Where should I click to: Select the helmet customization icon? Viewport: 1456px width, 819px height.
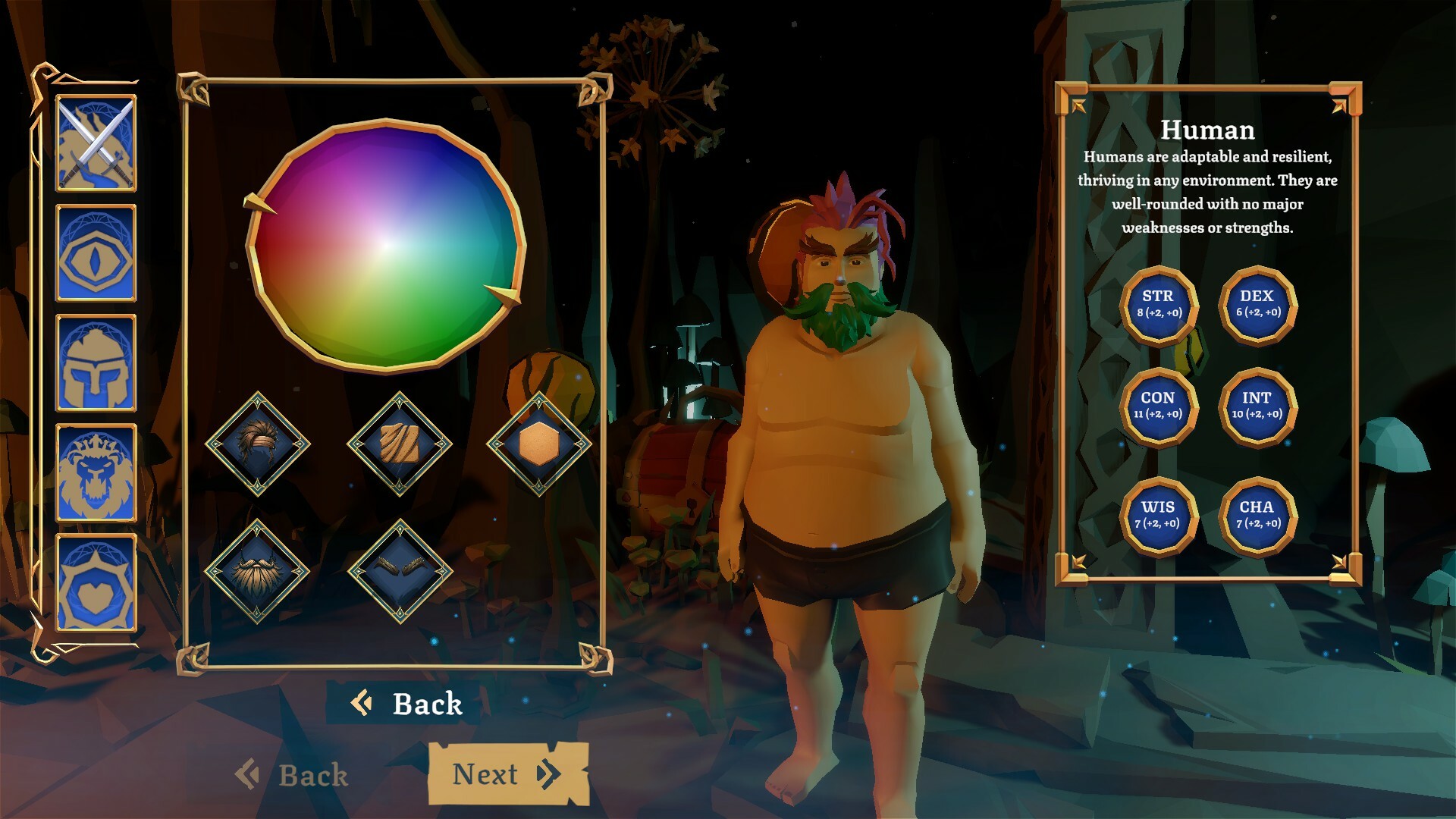[96, 362]
